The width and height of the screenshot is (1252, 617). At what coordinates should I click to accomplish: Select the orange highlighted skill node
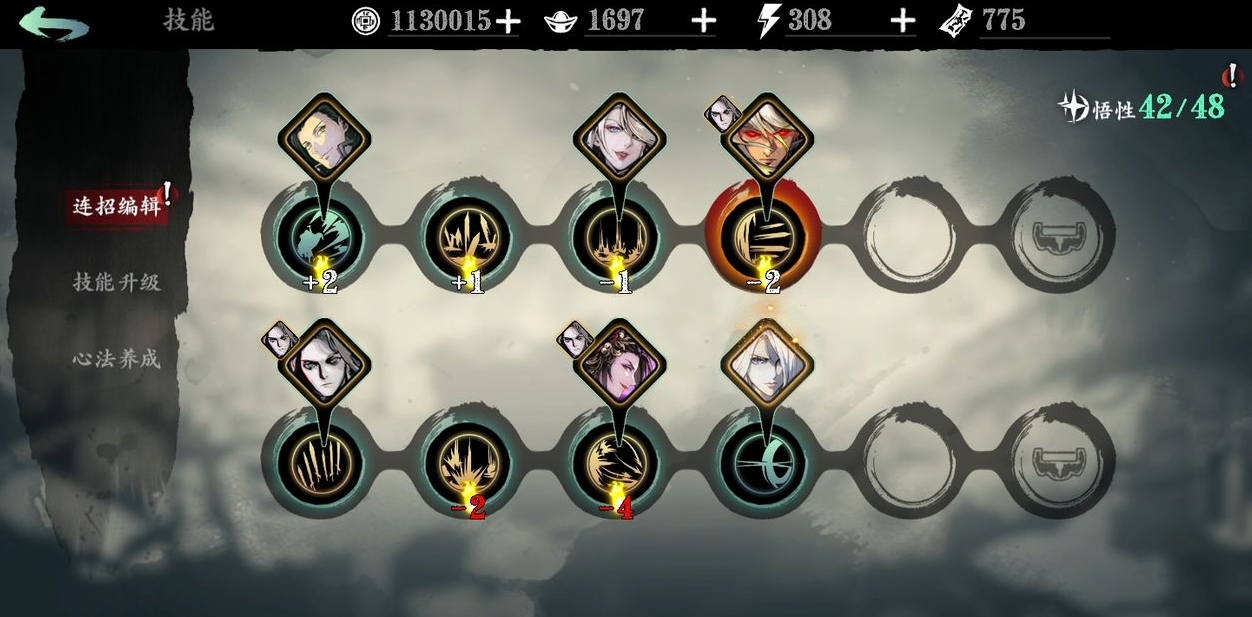coord(763,237)
